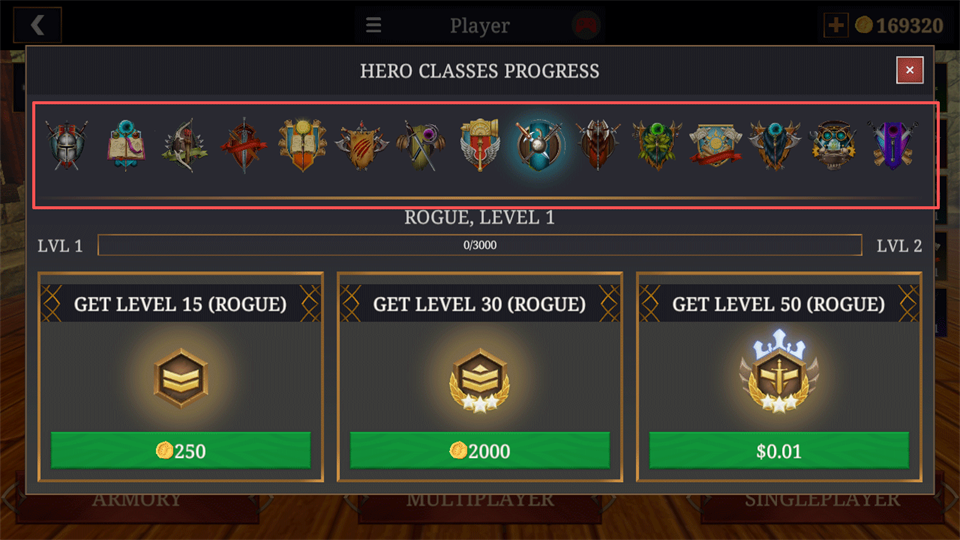This screenshot has width=960, height=540.
Task: Pick the purple orb and sword emblem
Action: [x=419, y=146]
